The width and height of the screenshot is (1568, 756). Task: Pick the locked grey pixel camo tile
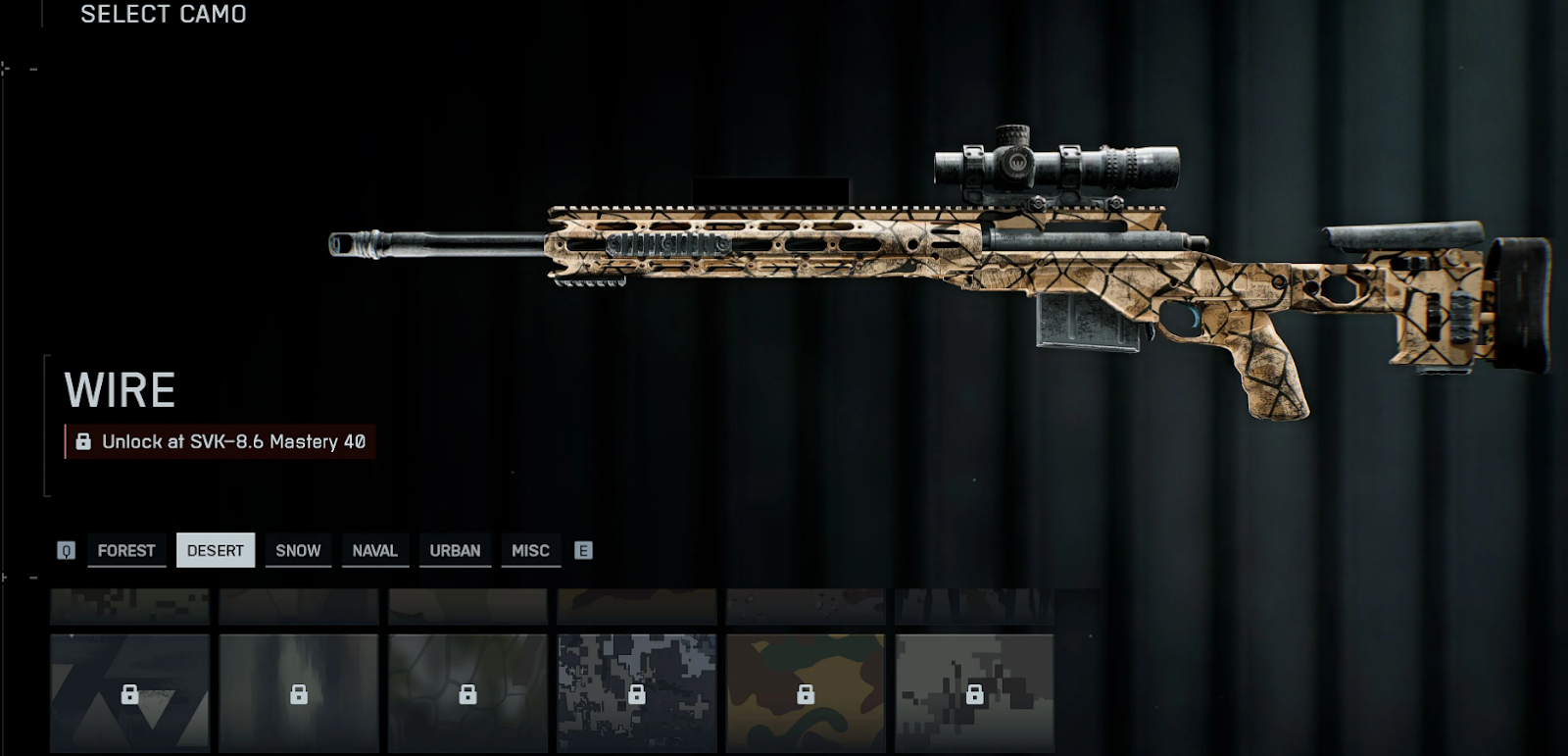pos(974,693)
